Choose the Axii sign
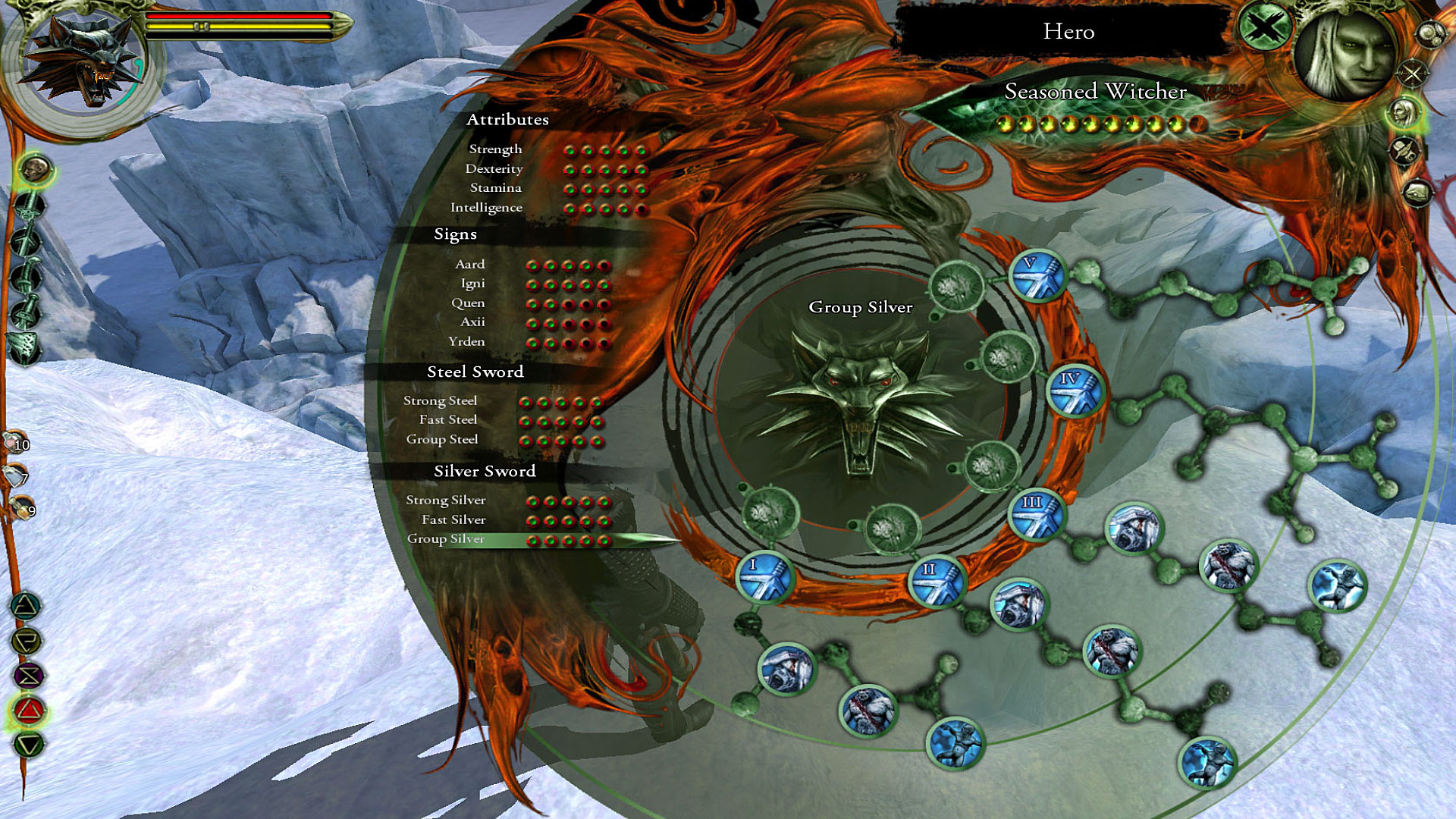Screen dimensions: 1456x819 [472, 322]
